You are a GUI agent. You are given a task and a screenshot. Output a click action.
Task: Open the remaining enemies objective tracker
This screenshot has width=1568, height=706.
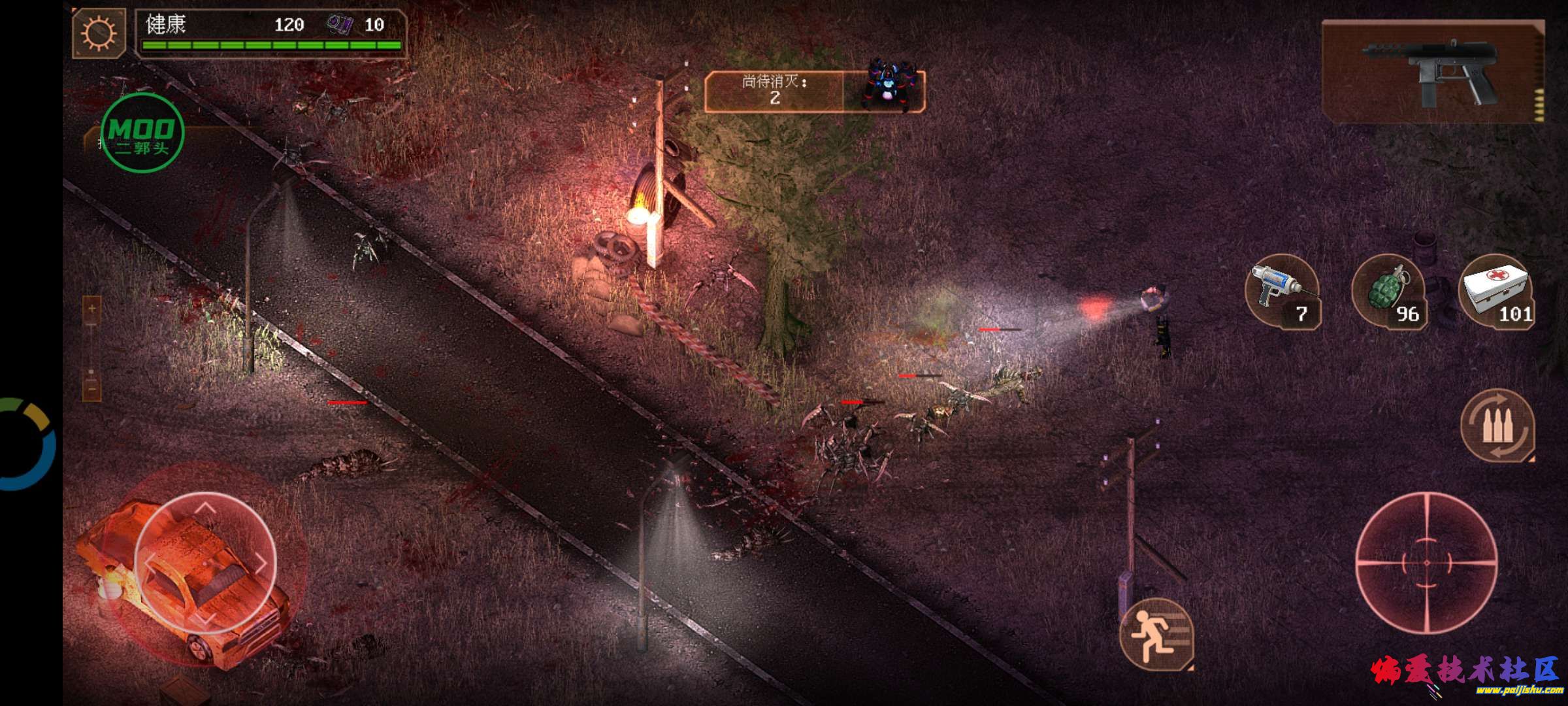pyautogui.click(x=814, y=91)
